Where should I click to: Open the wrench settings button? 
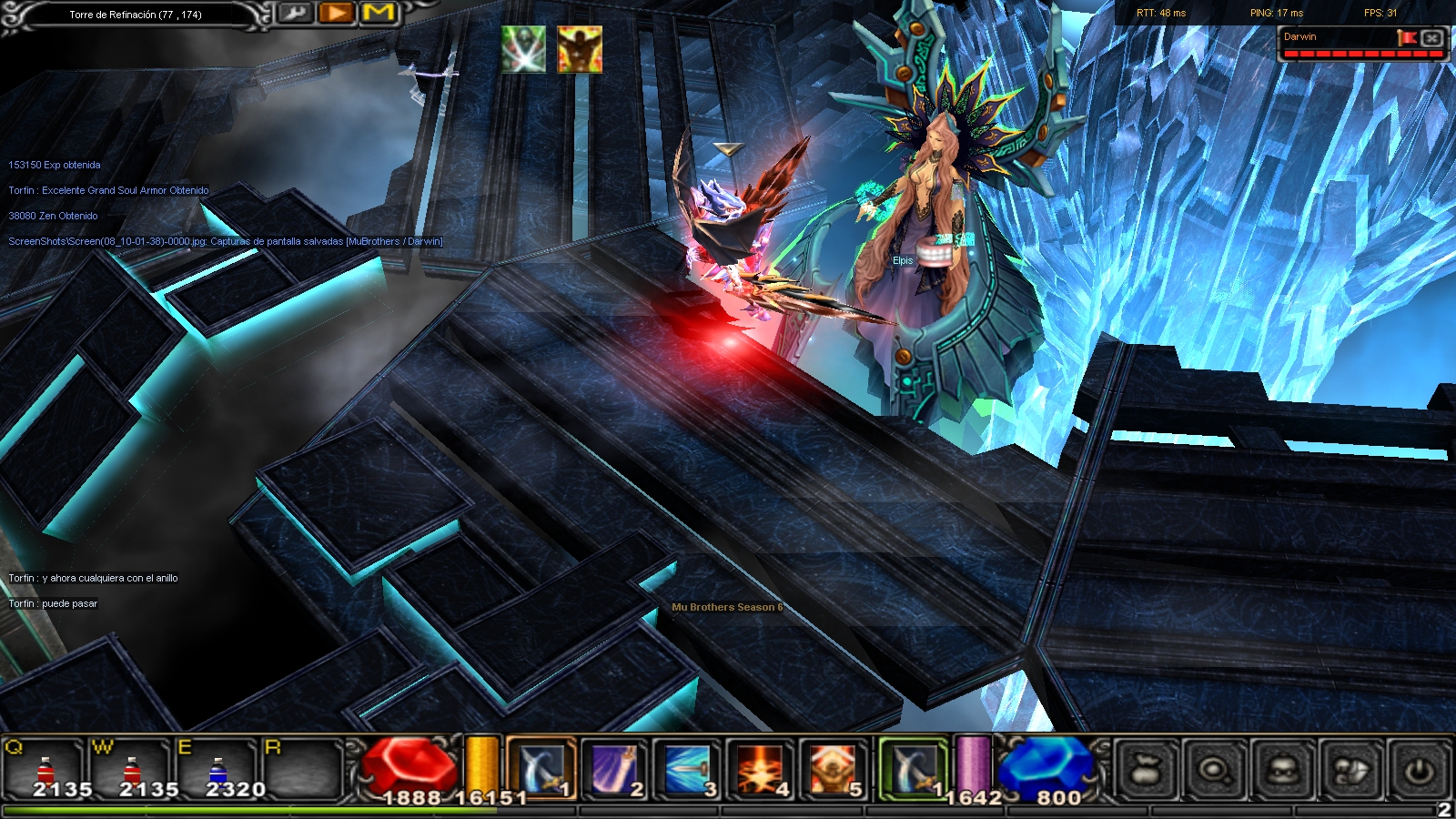(295, 13)
